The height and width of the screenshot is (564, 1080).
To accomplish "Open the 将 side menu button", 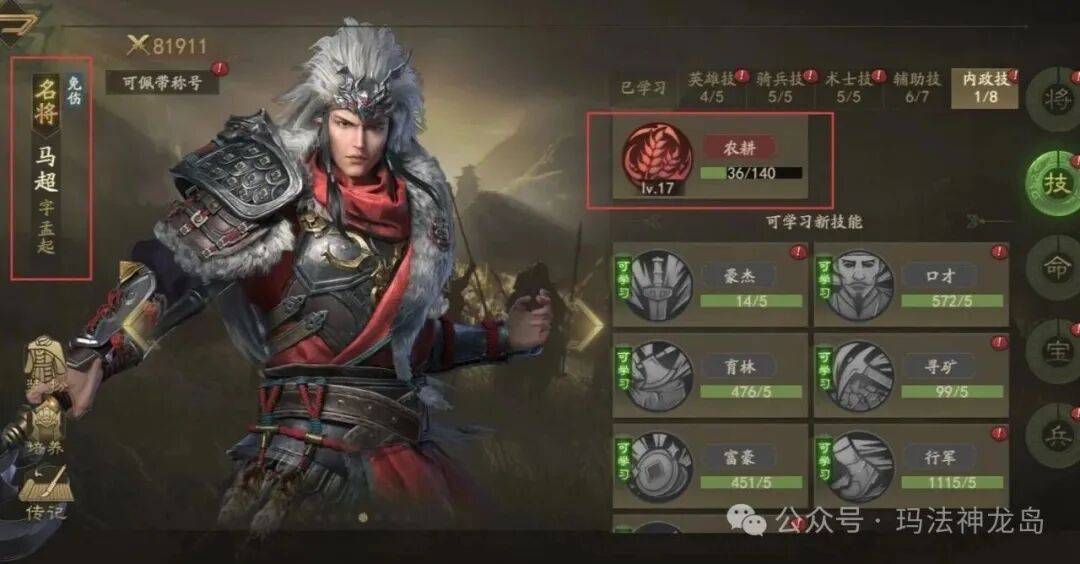I will tap(1054, 98).
